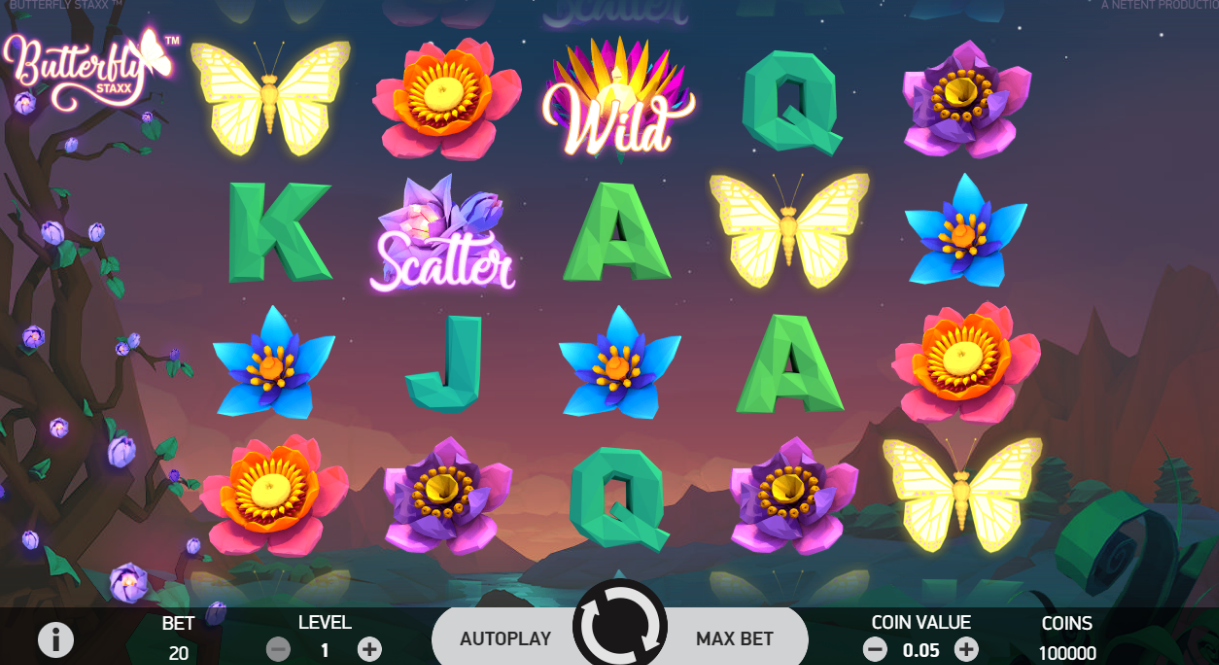The image size is (1219, 665).
Task: Lower the Coin Value
Action: coord(875,649)
